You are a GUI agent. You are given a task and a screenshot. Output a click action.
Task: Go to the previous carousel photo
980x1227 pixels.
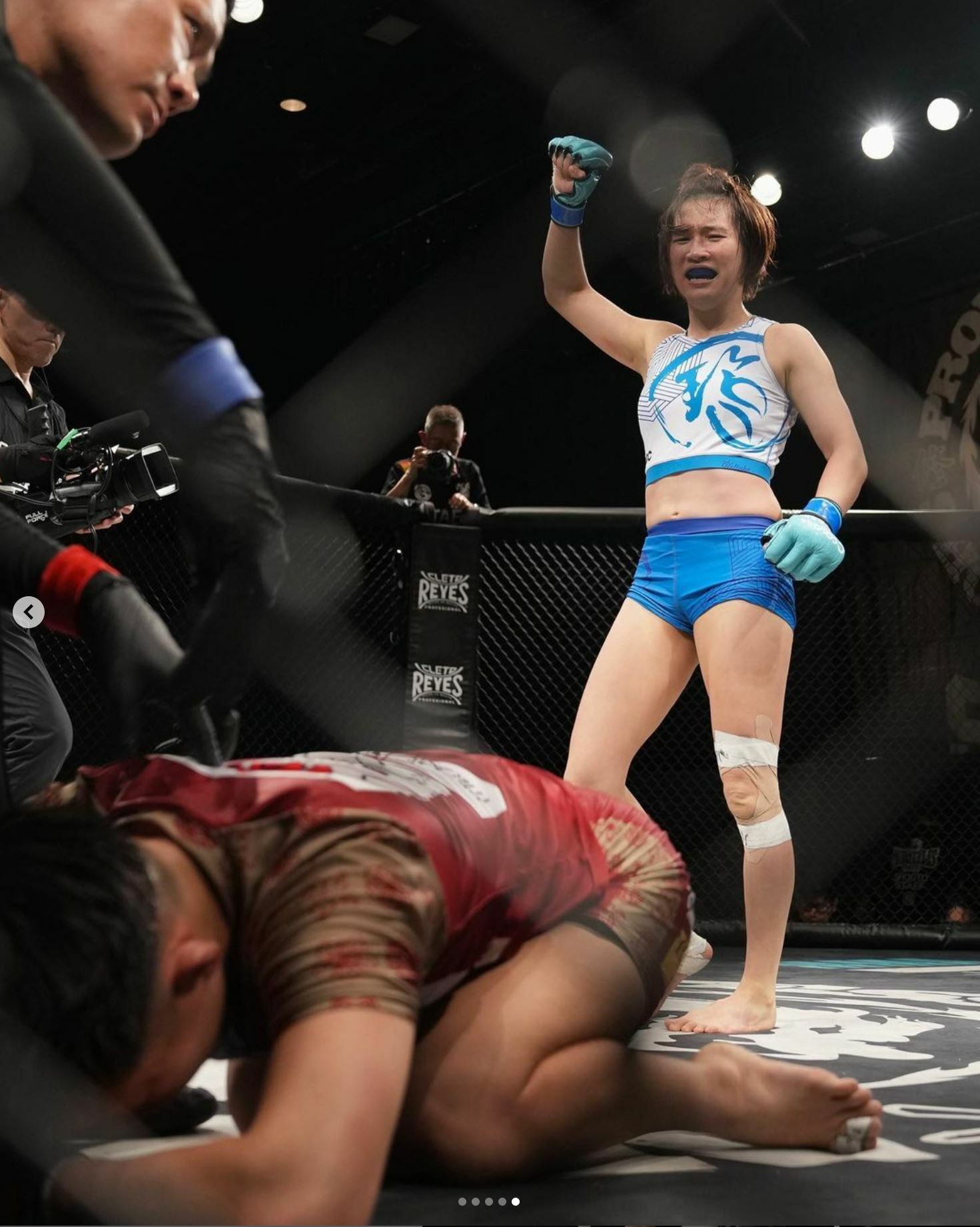click(29, 612)
